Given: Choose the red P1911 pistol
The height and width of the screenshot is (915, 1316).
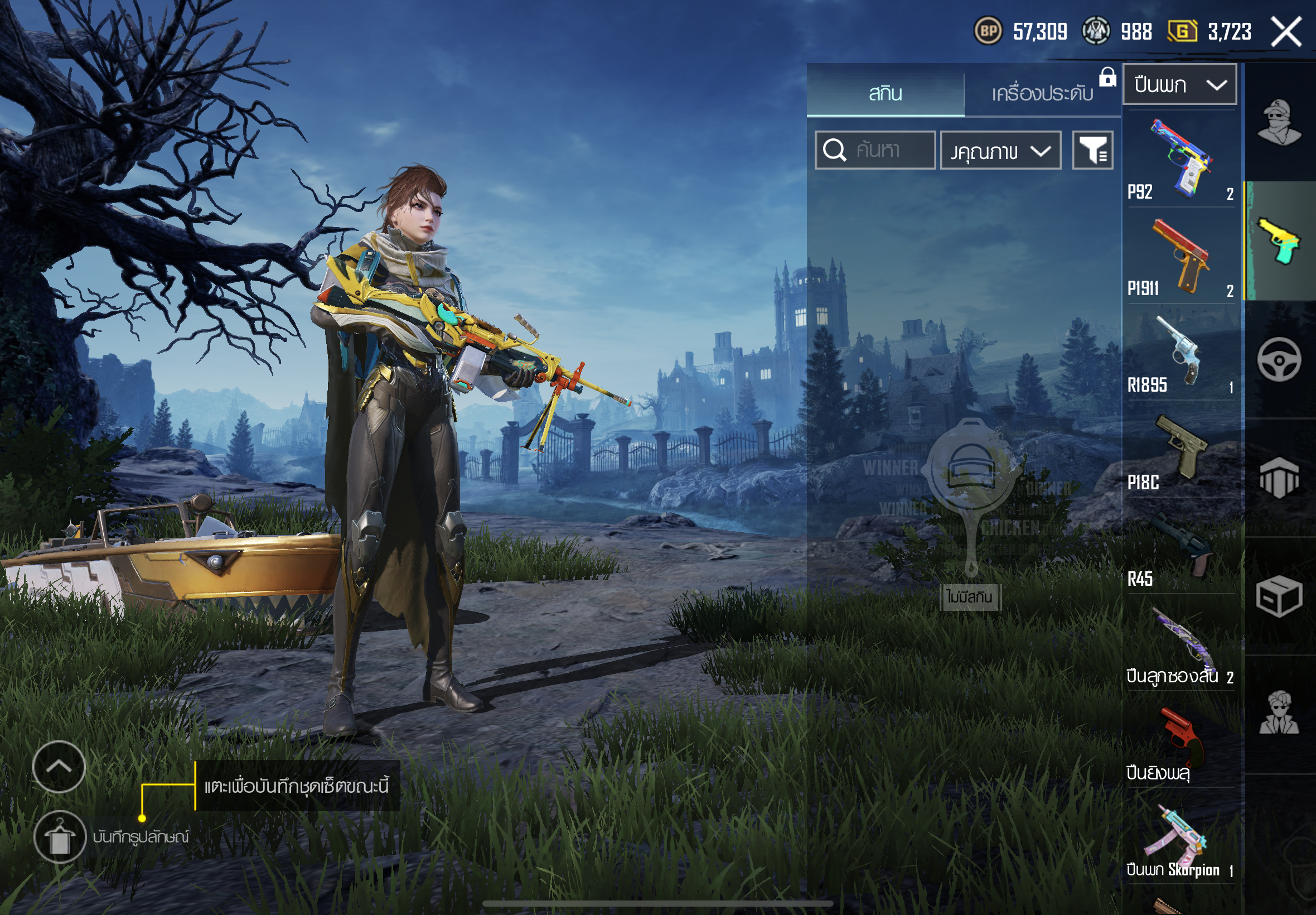Looking at the screenshot, I should [1180, 256].
